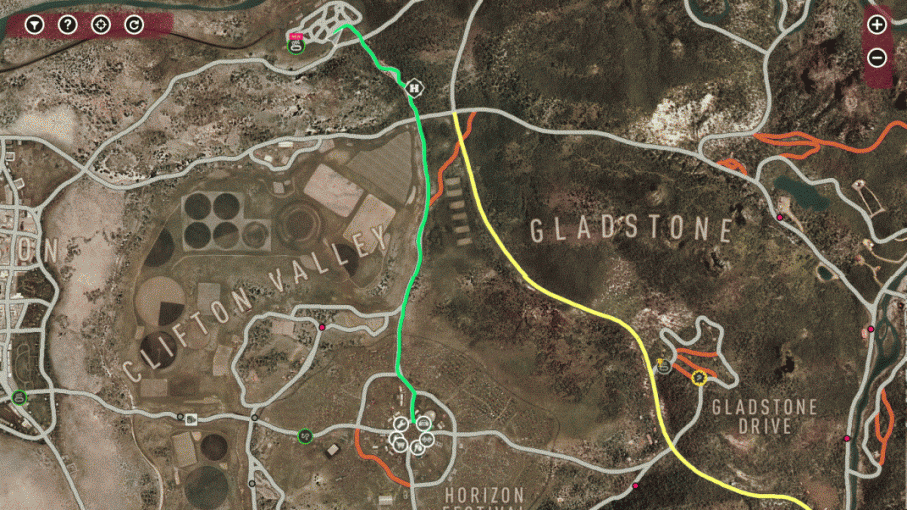Viewport: 907px width, 510px height.
Task: Select the hexagonal H marker on the green route
Action: coord(413,87)
